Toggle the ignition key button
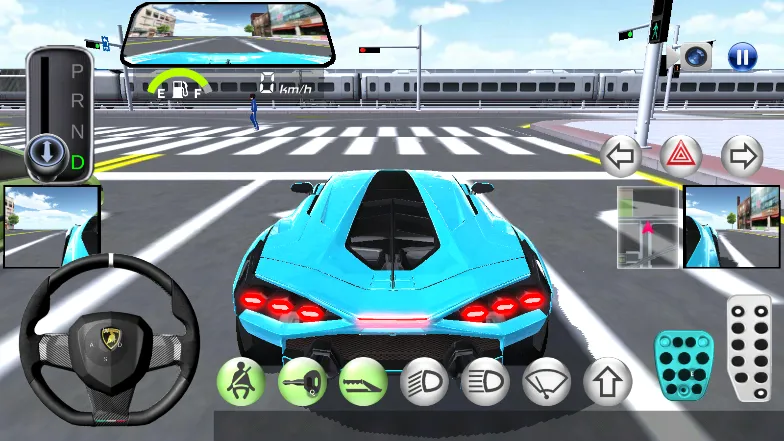Screen dimensions: 784x441 click(x=302, y=382)
